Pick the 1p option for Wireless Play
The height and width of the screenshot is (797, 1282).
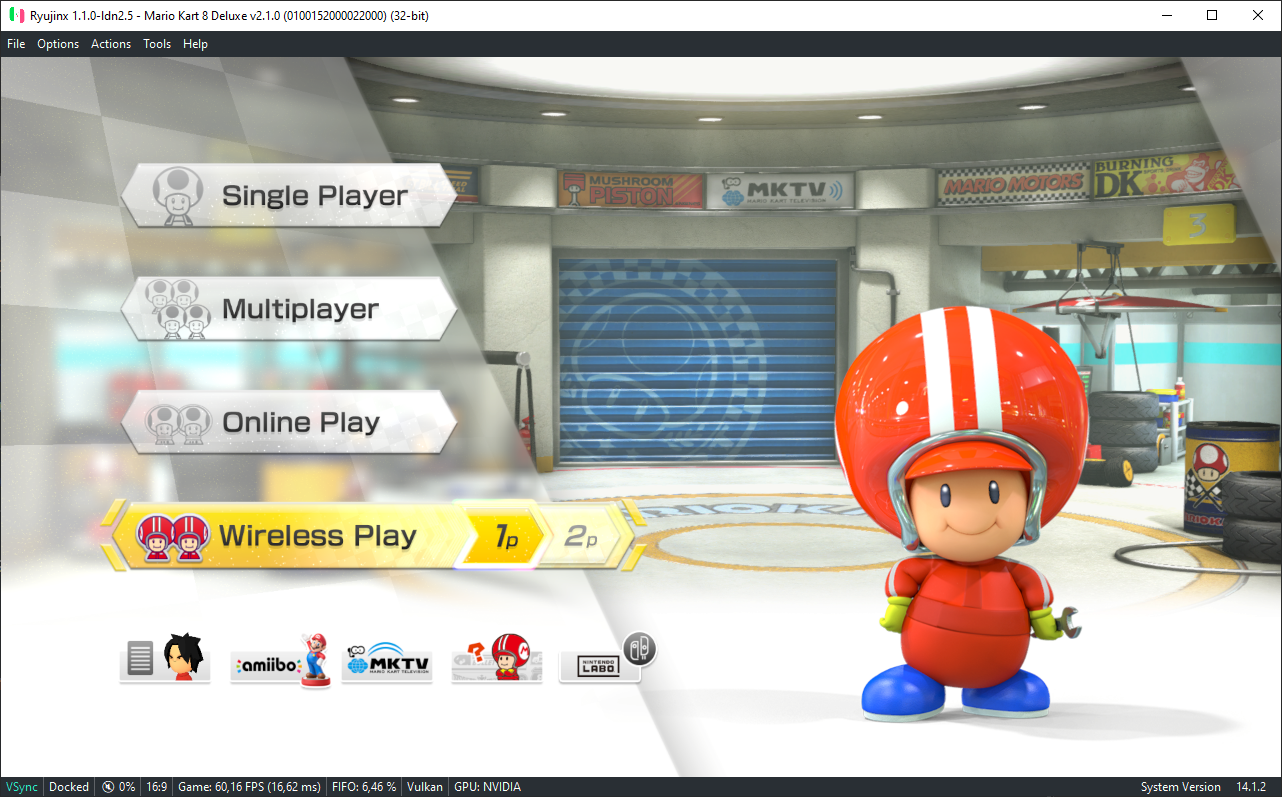pyautogui.click(x=506, y=537)
